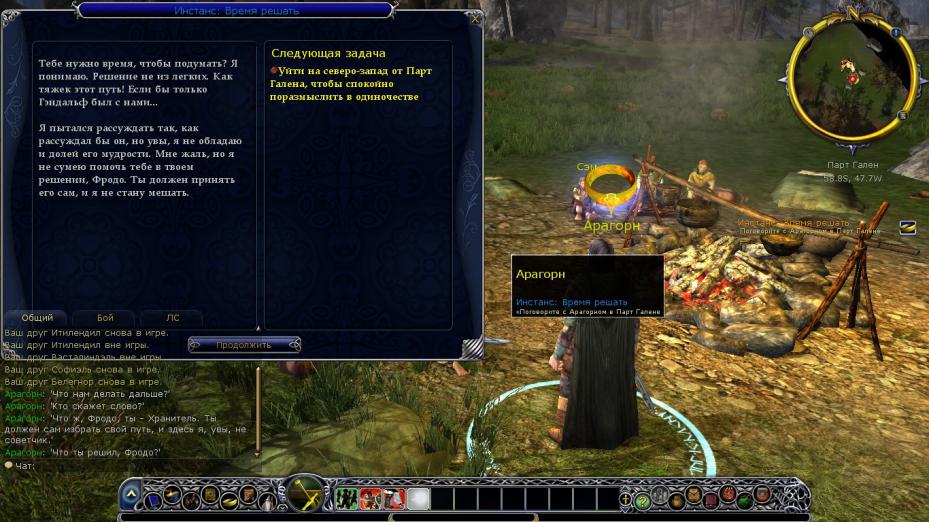The image size is (929, 522).
Task: Open the Бой chat tab
Action: point(105,318)
